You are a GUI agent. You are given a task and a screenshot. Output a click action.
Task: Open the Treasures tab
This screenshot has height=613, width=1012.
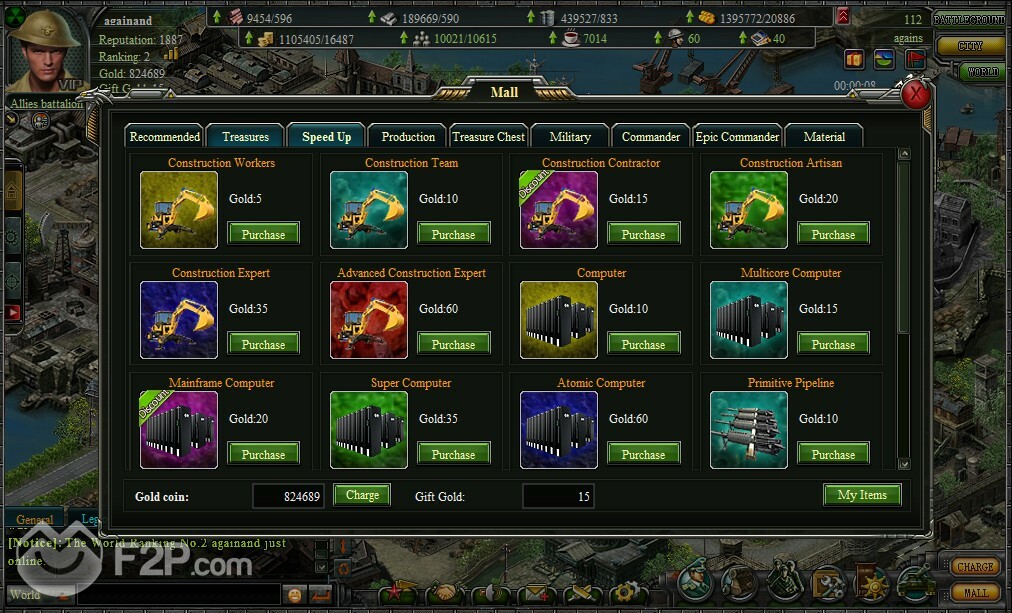tap(245, 137)
